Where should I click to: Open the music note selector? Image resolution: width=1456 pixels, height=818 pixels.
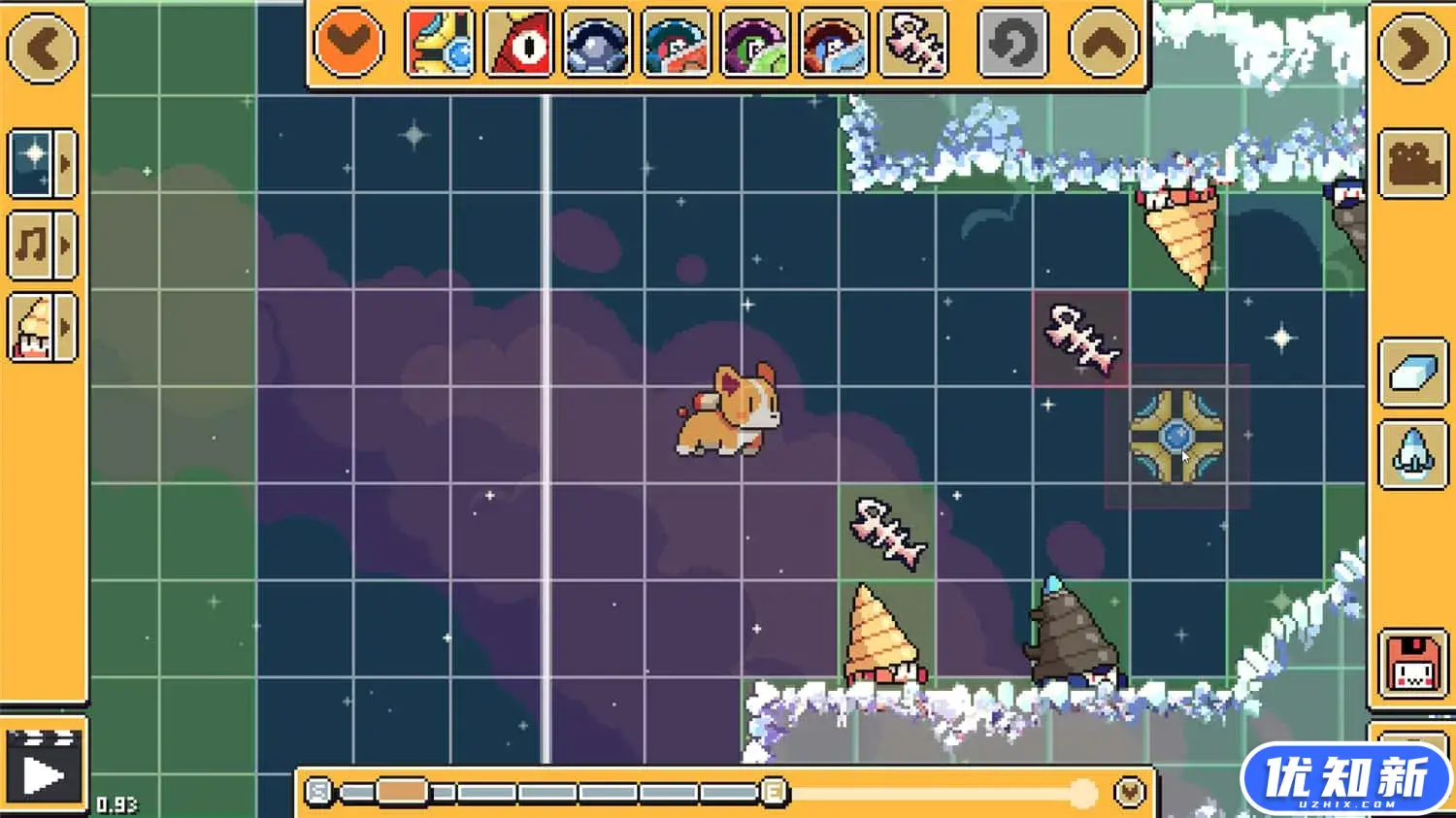coord(42,245)
